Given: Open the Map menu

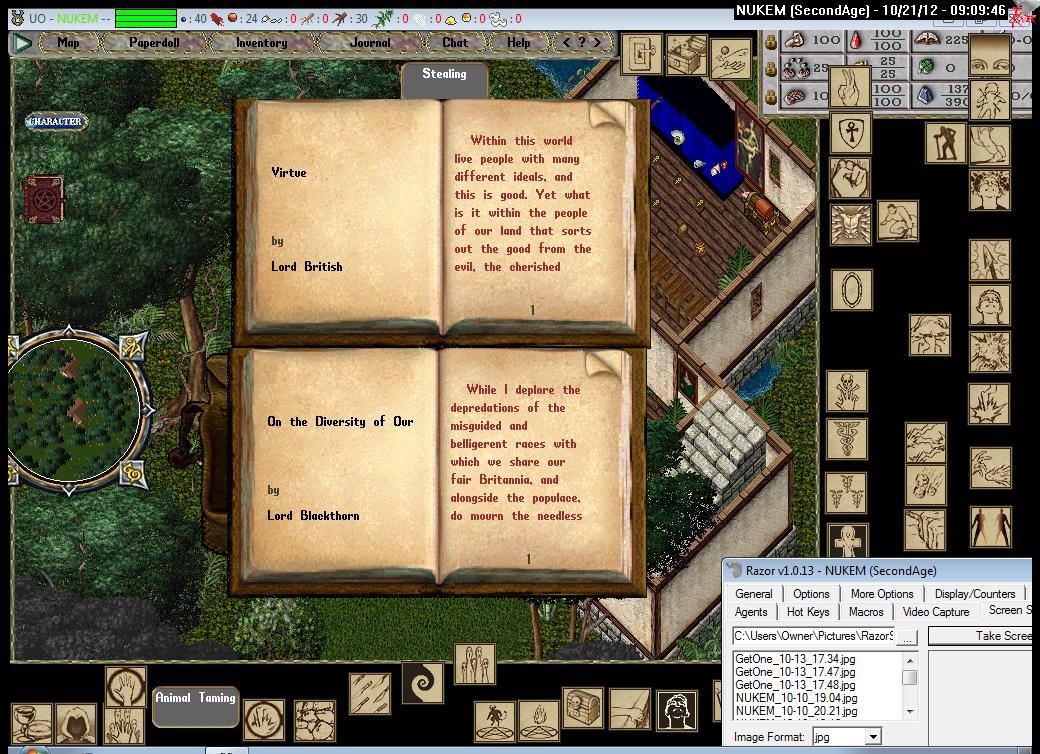Looking at the screenshot, I should point(68,43).
